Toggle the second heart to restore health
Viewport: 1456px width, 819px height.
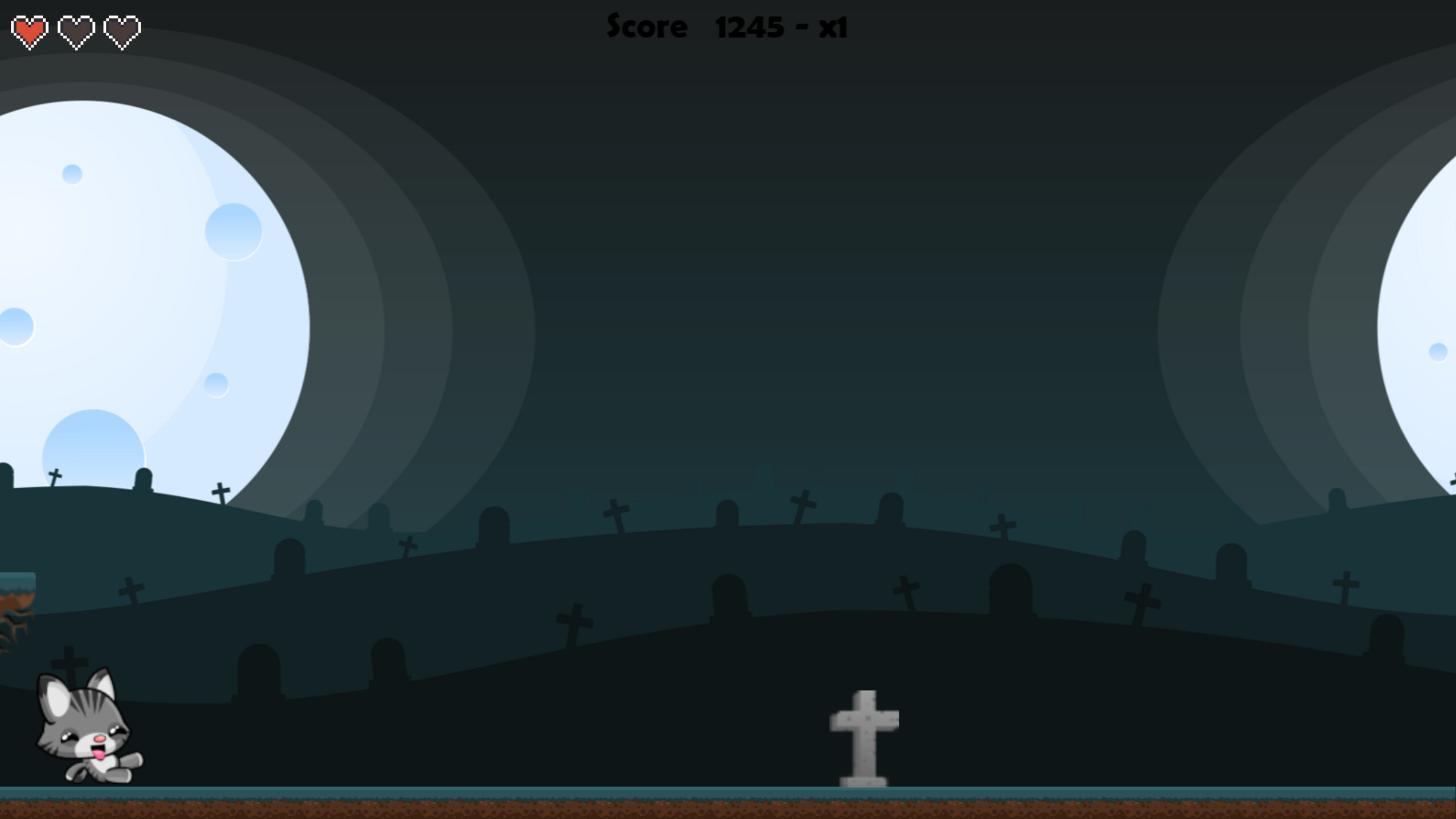point(77,30)
